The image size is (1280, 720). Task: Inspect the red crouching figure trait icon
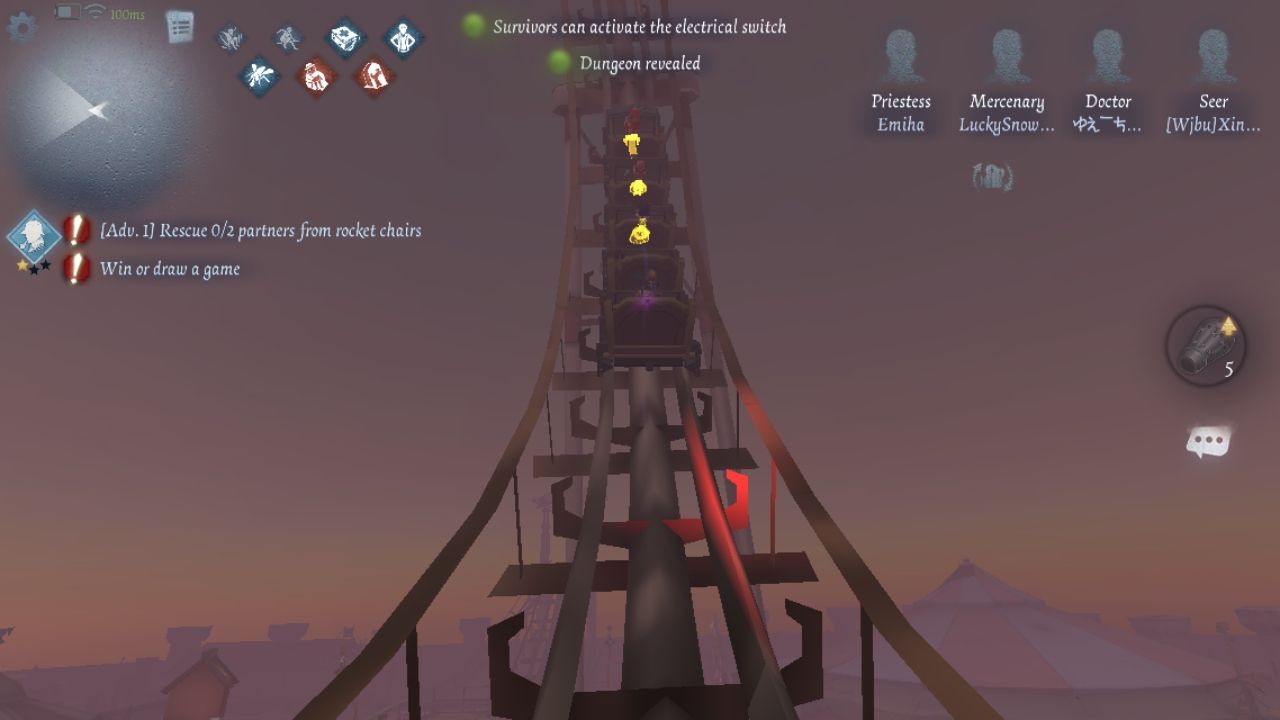click(316, 76)
